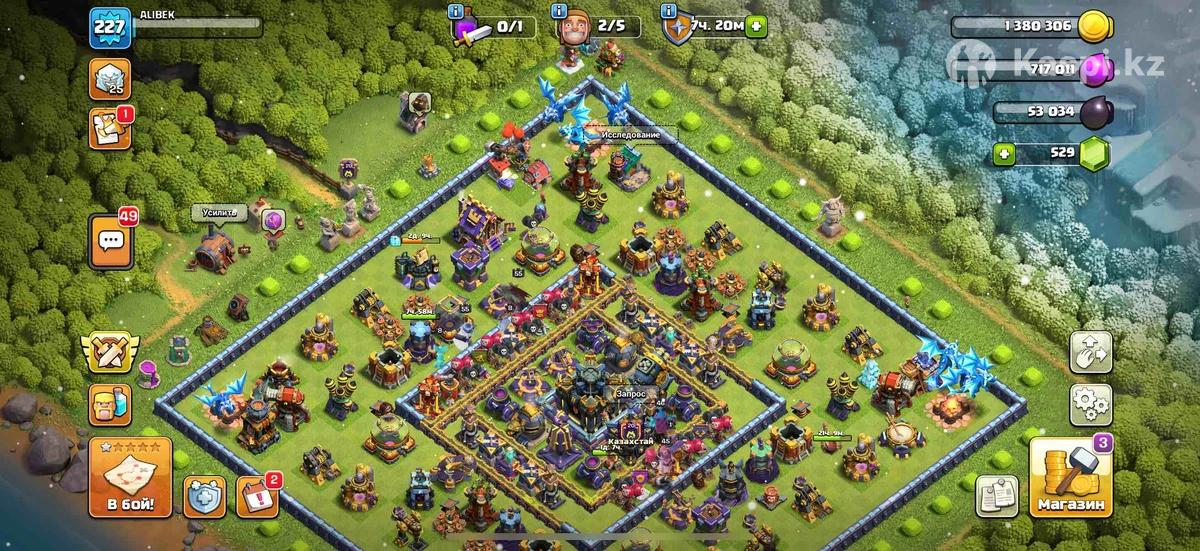Open the game settings gear
The image size is (1200, 551).
1091,403
